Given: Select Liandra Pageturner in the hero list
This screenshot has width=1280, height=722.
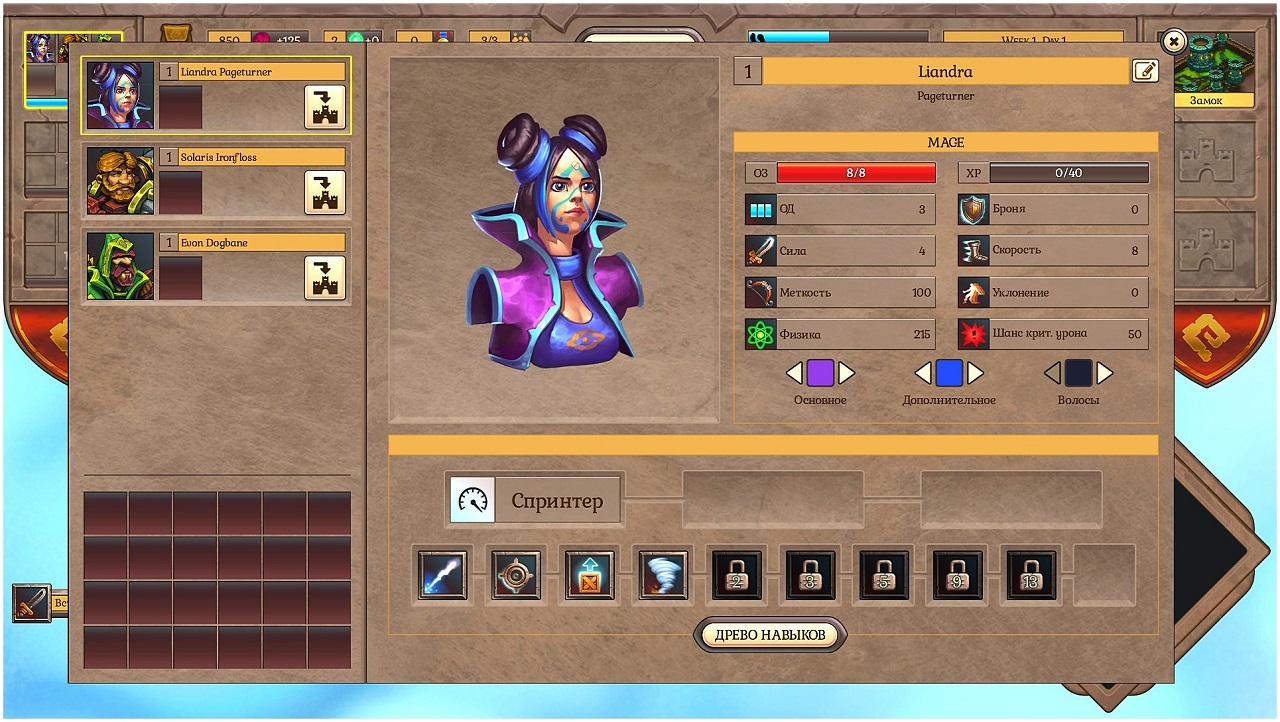Looking at the screenshot, I should pos(120,95).
